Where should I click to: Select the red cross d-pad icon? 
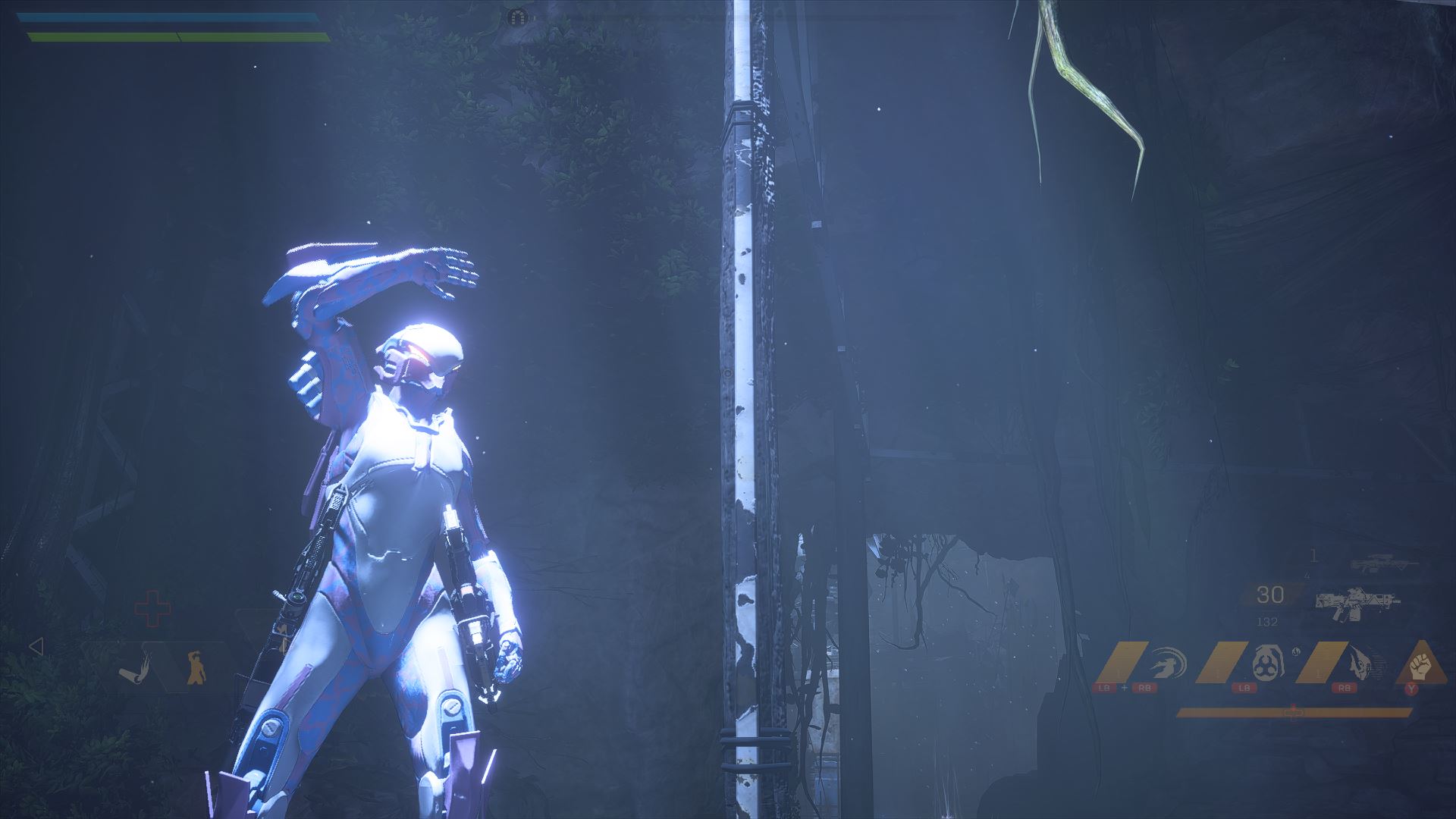click(152, 608)
